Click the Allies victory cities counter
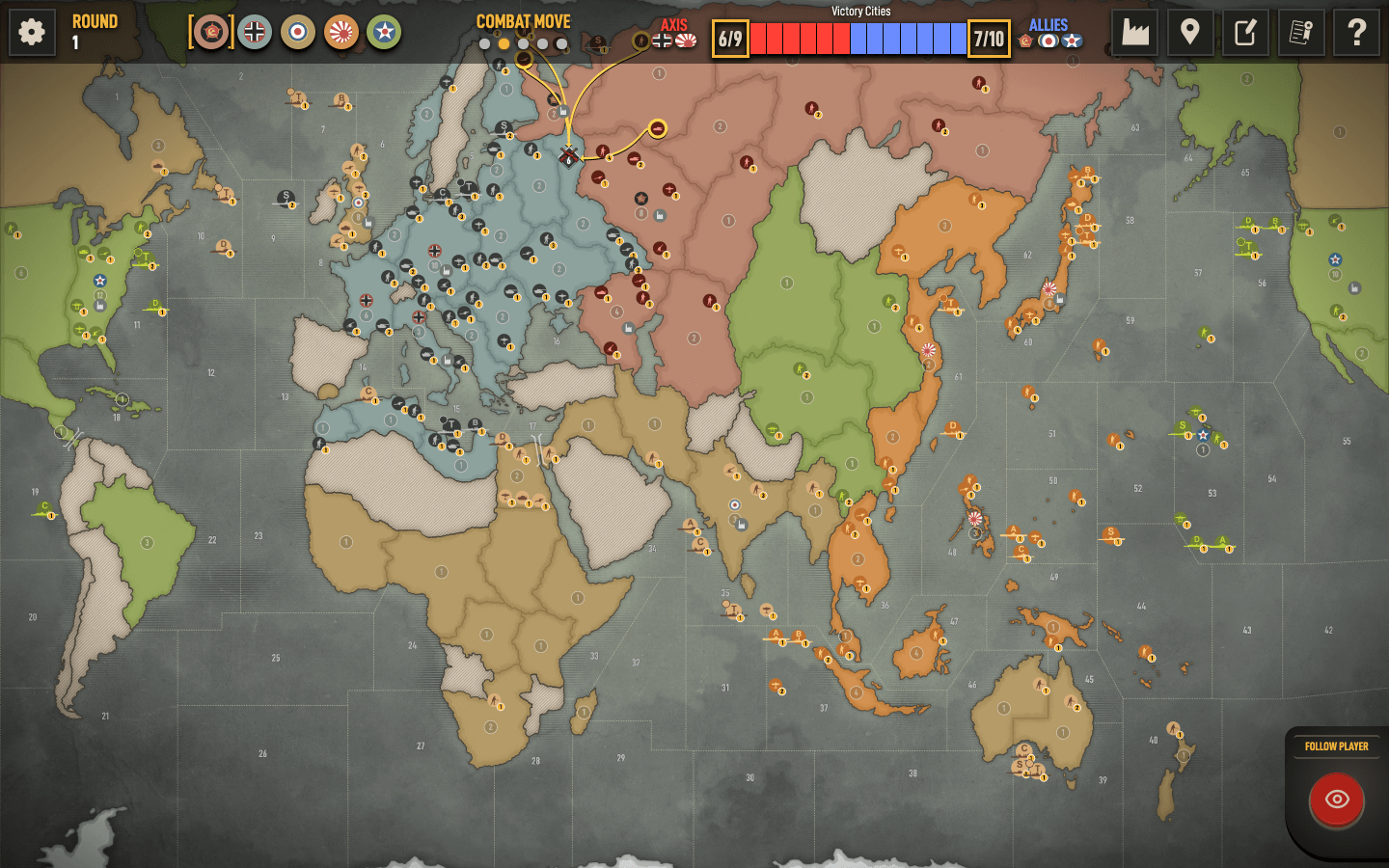 click(989, 39)
